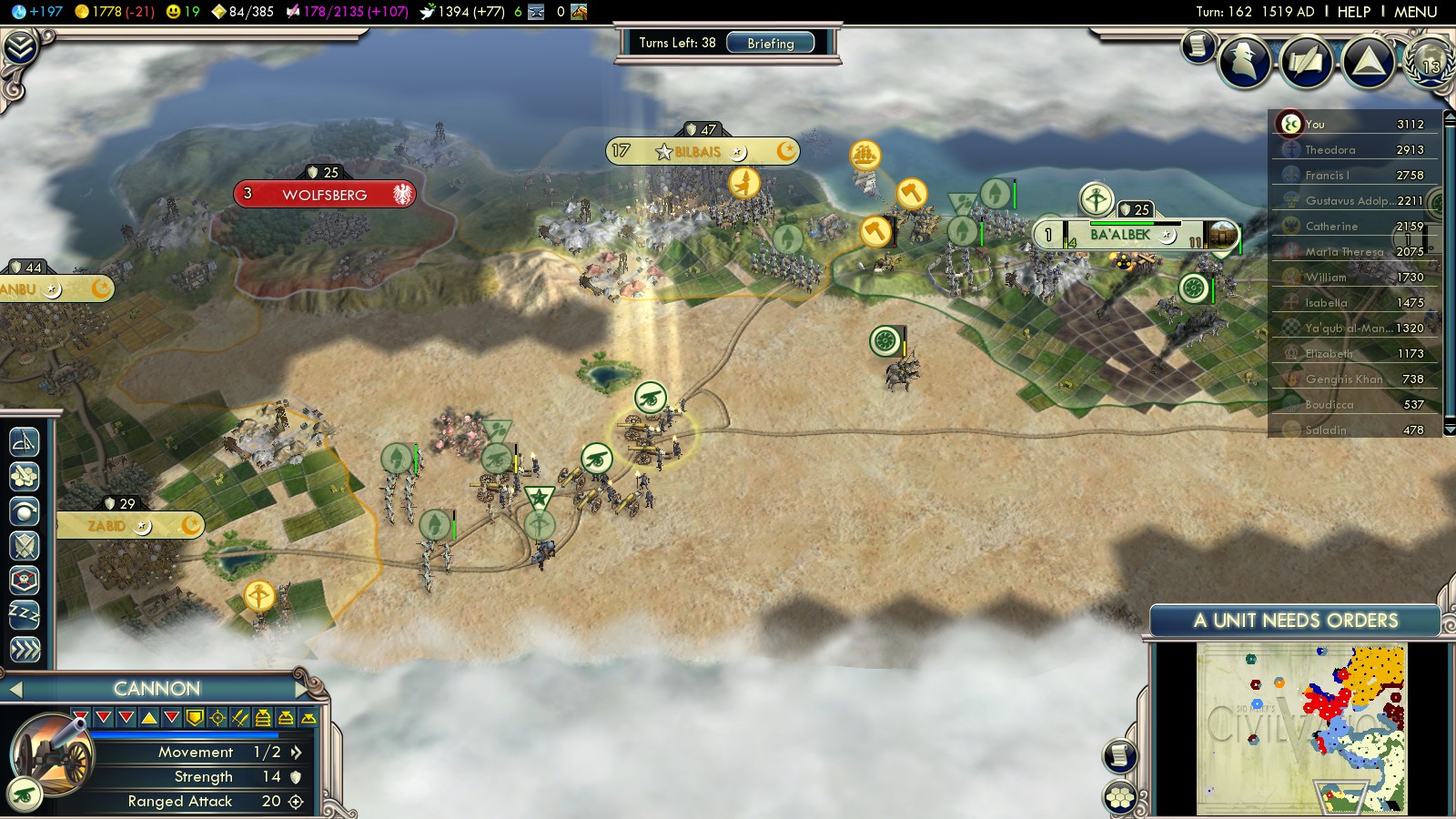Screen dimensions: 1456x819
Task: Cycle to the next unit arrow
Action: [303, 689]
